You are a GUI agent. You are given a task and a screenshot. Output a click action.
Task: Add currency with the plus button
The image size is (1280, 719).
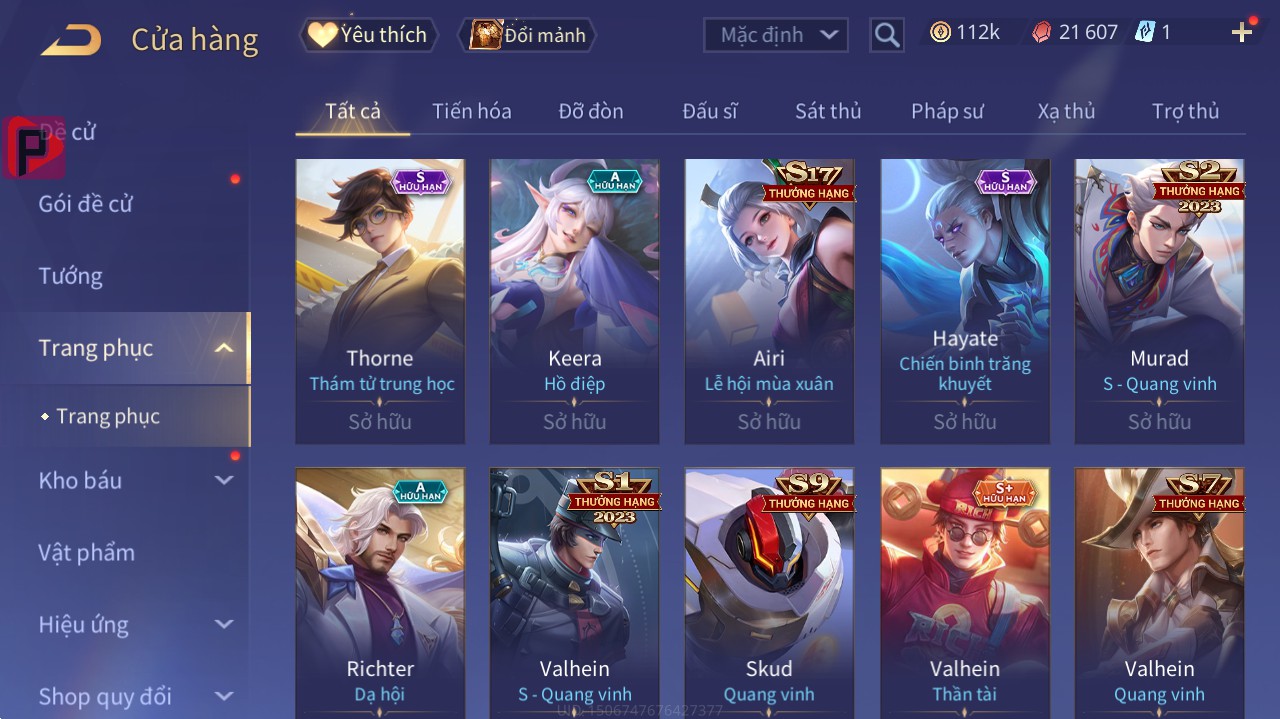click(x=1242, y=33)
